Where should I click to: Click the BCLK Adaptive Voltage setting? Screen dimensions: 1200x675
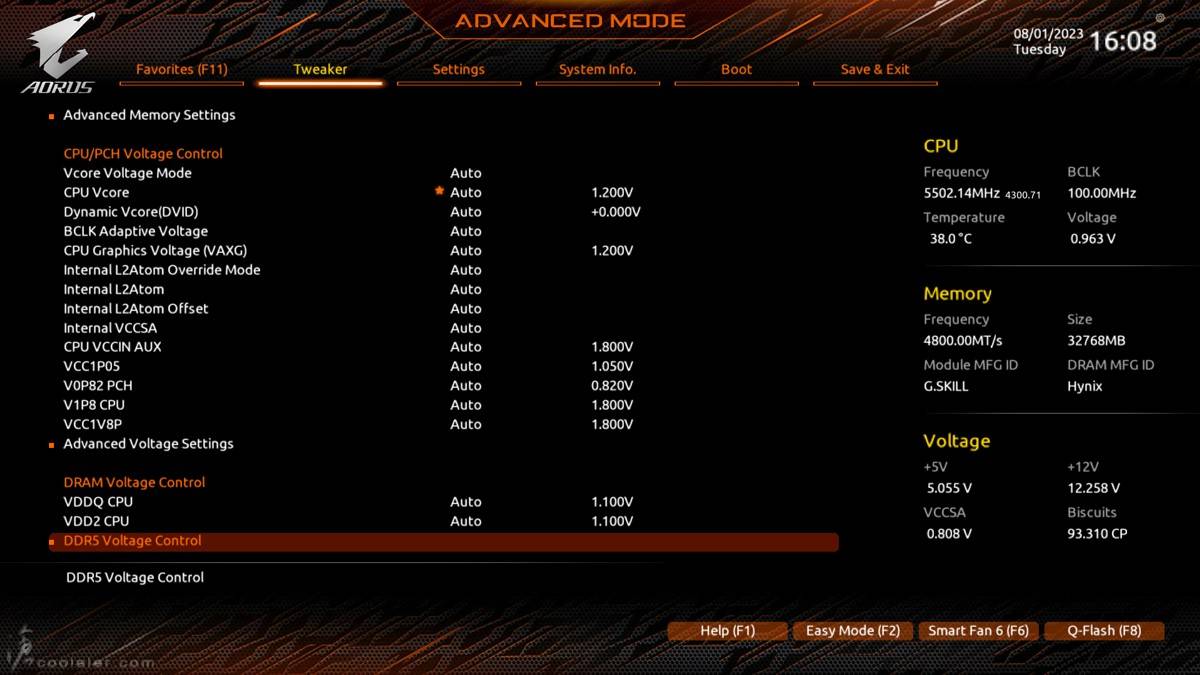[x=135, y=231]
